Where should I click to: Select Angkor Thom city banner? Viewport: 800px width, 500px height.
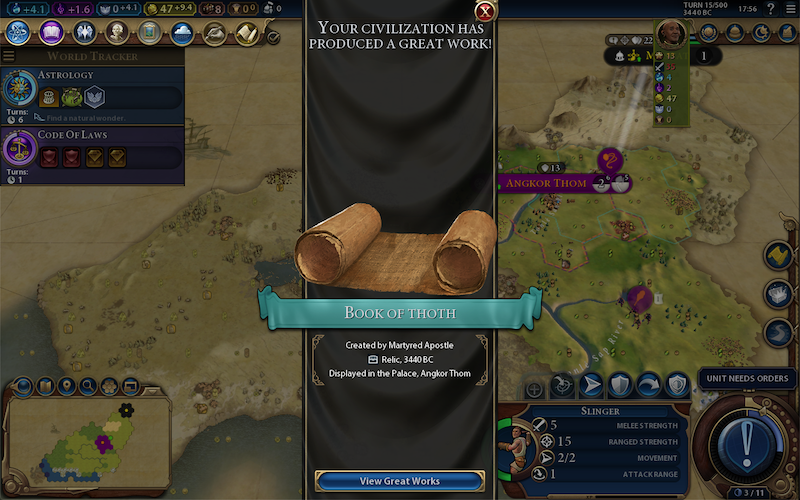tap(545, 183)
